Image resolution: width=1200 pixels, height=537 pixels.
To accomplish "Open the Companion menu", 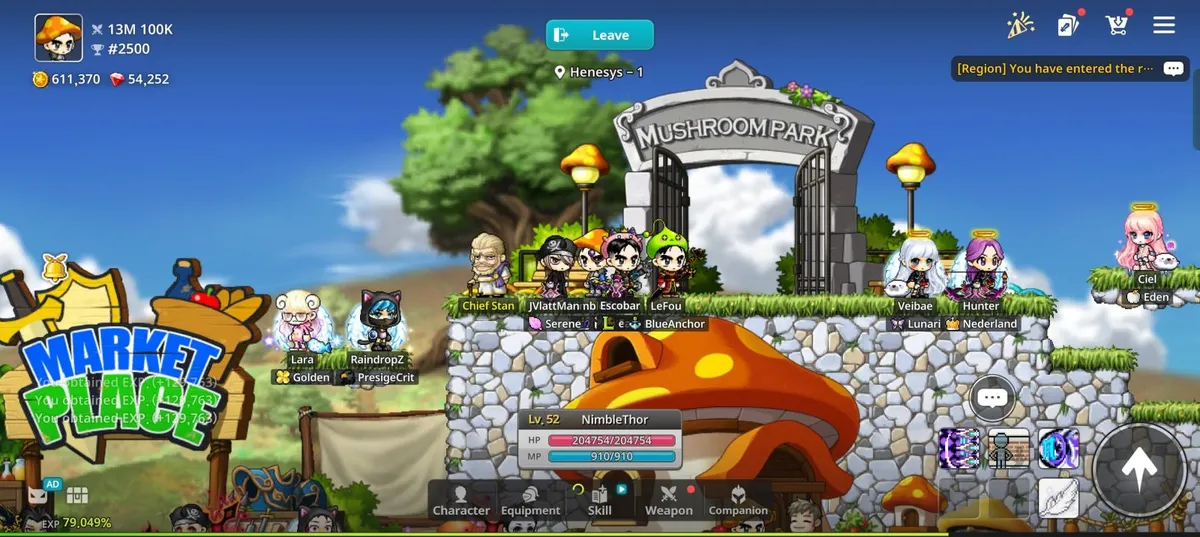I will tap(738, 500).
